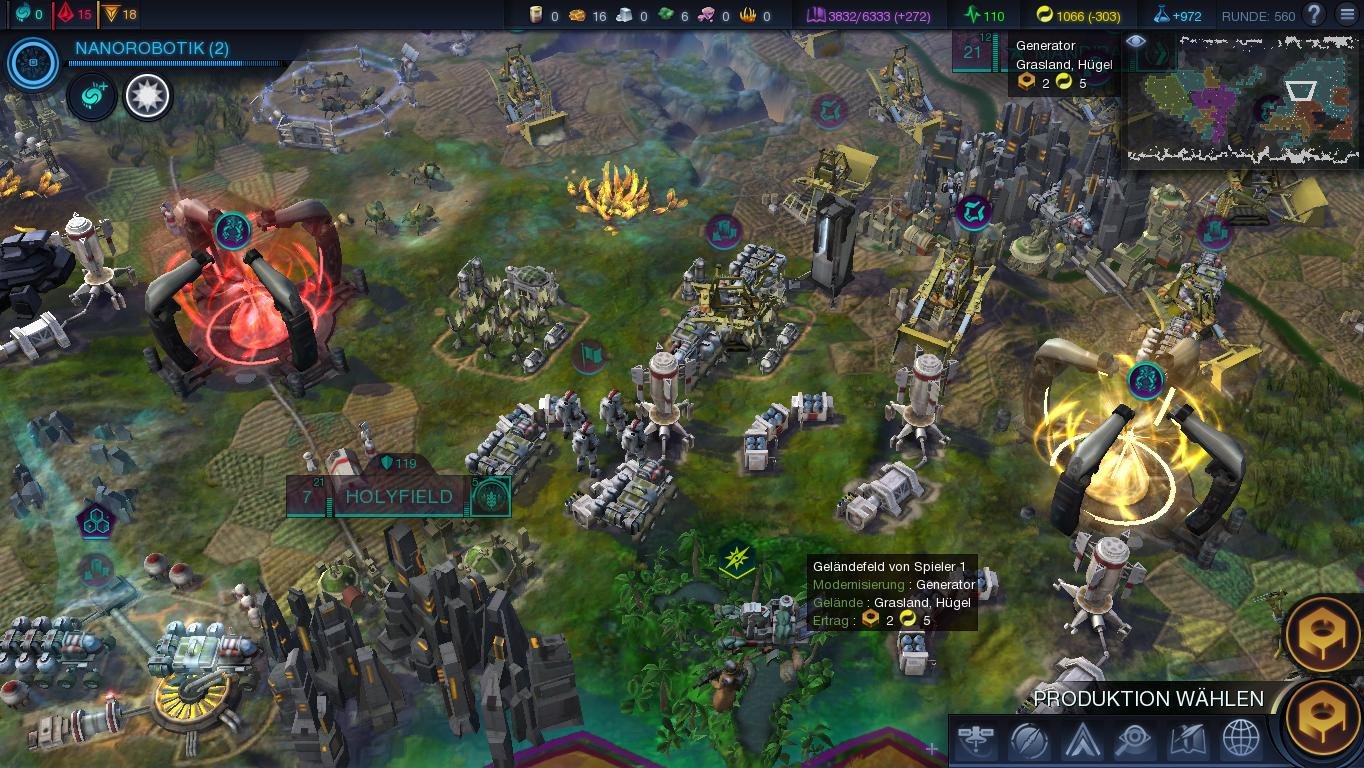Click the teal swirl-plus icon under Nanorobotik

pyautogui.click(x=92, y=97)
